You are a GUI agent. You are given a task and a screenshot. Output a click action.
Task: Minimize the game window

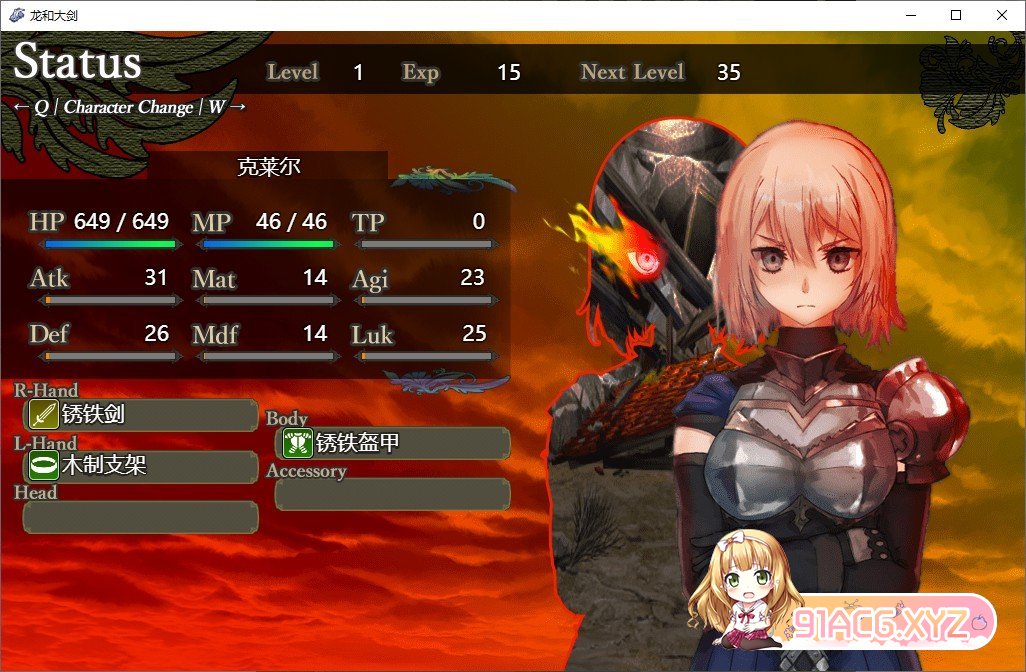tap(910, 15)
